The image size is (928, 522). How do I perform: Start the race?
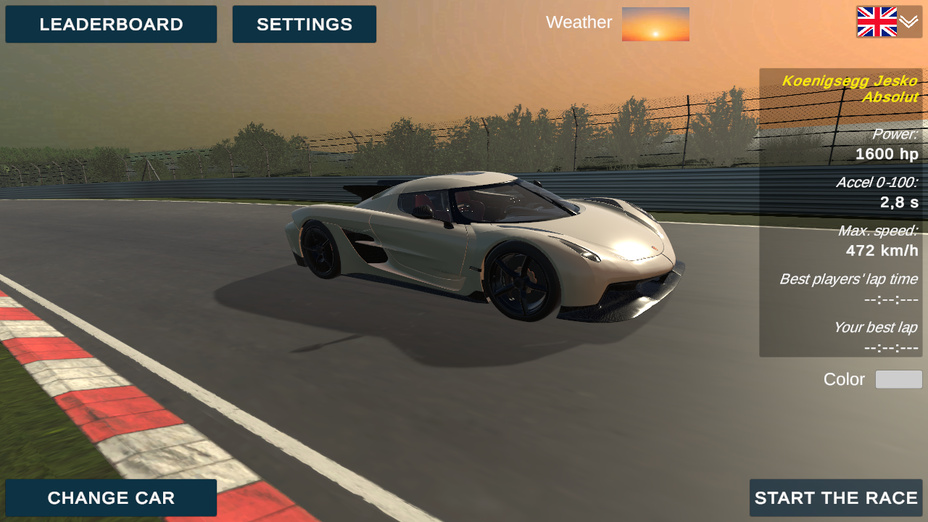point(835,498)
